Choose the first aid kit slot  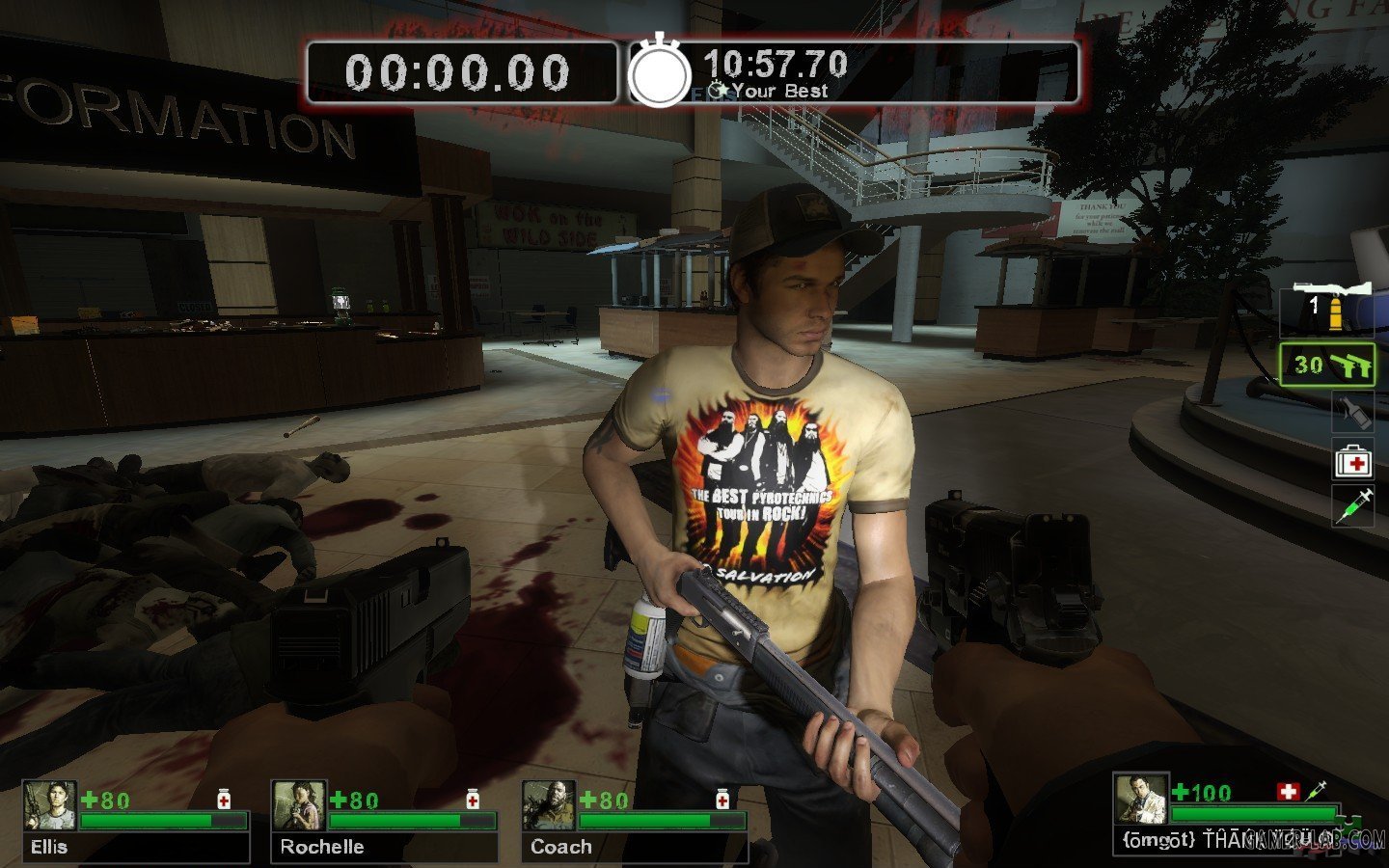pos(1353,462)
